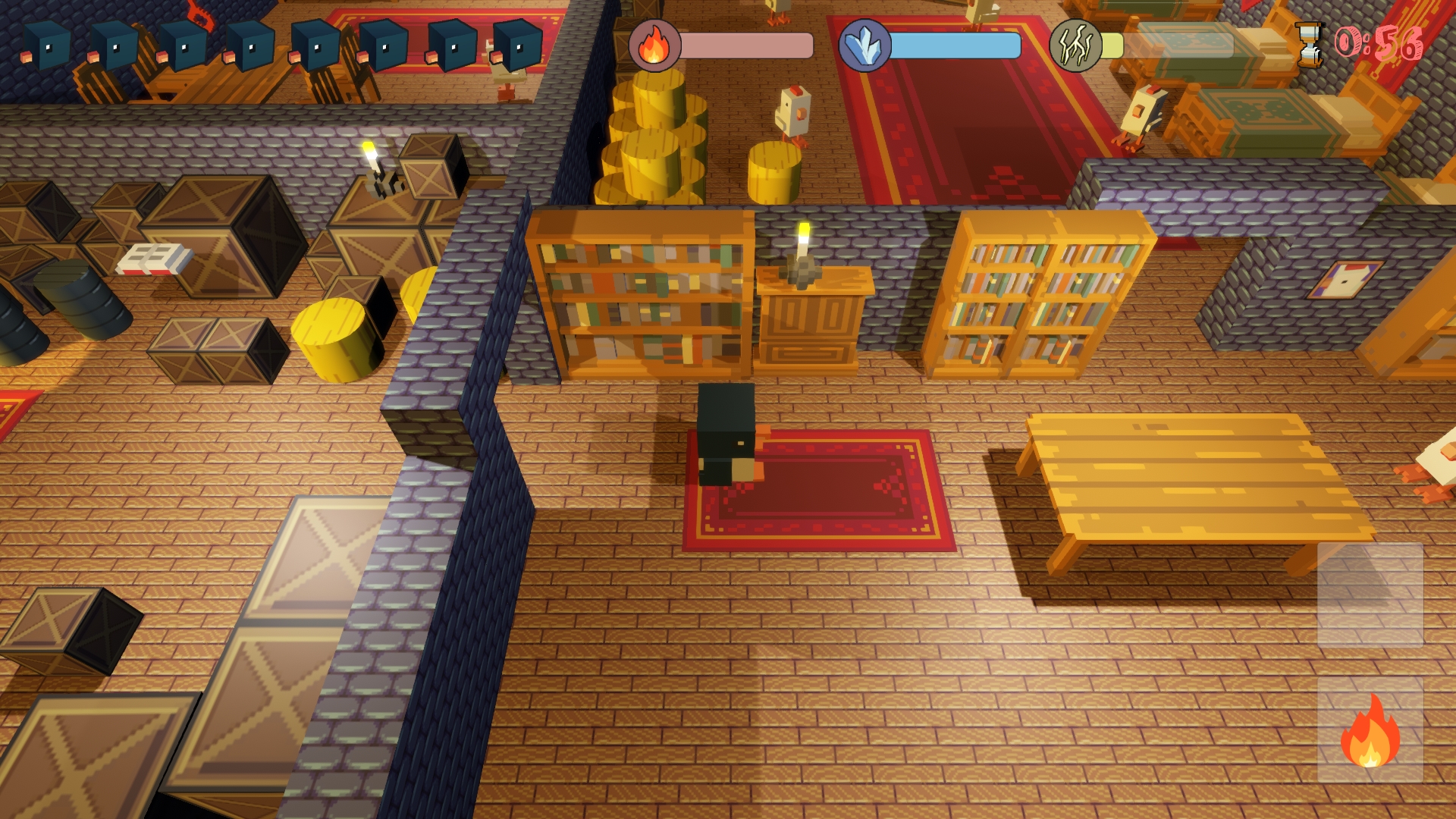Select the flame icon beside the red bar
Viewport: 1456px width, 819px height.
[654, 45]
